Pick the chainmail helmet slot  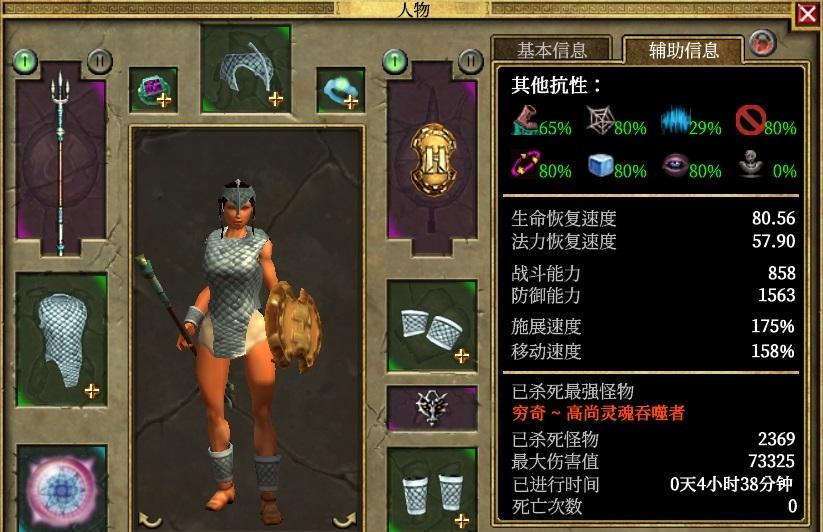point(246,68)
